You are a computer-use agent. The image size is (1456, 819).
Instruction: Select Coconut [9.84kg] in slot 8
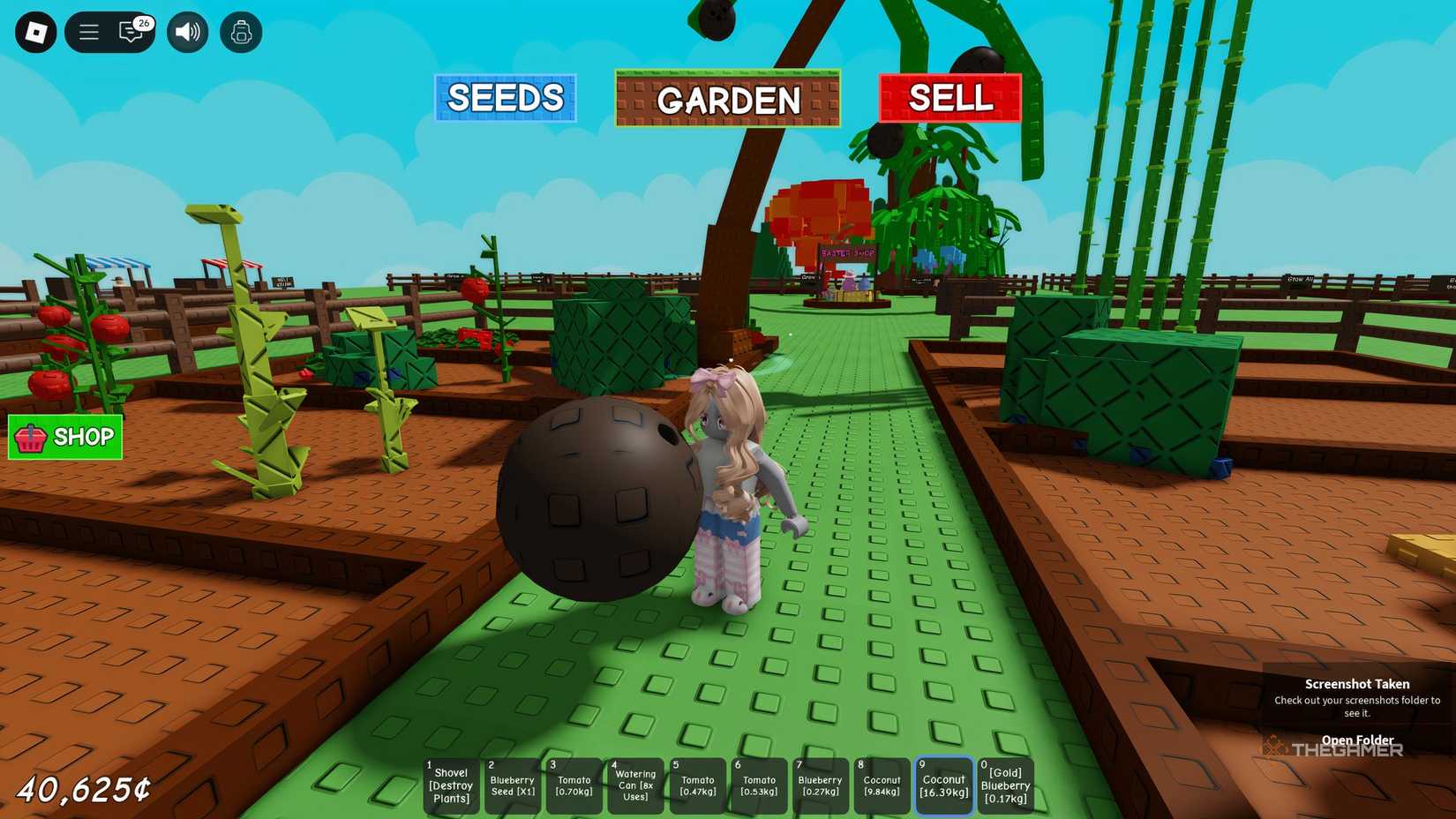(881, 785)
